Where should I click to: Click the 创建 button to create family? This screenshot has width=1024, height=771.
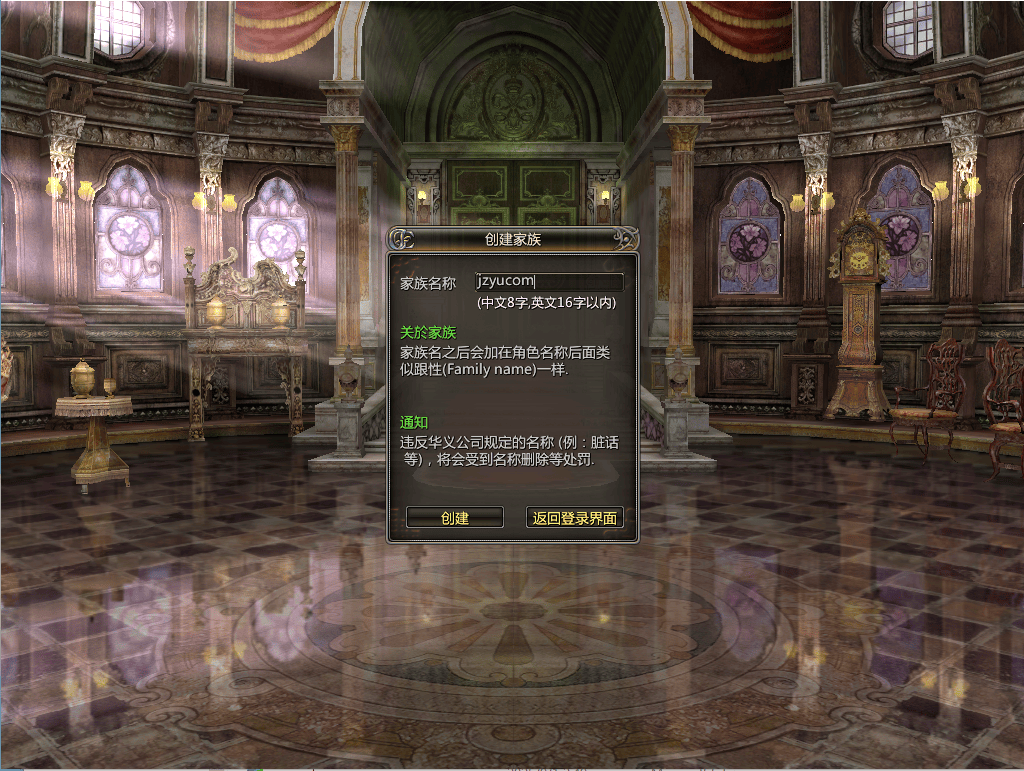(454, 518)
